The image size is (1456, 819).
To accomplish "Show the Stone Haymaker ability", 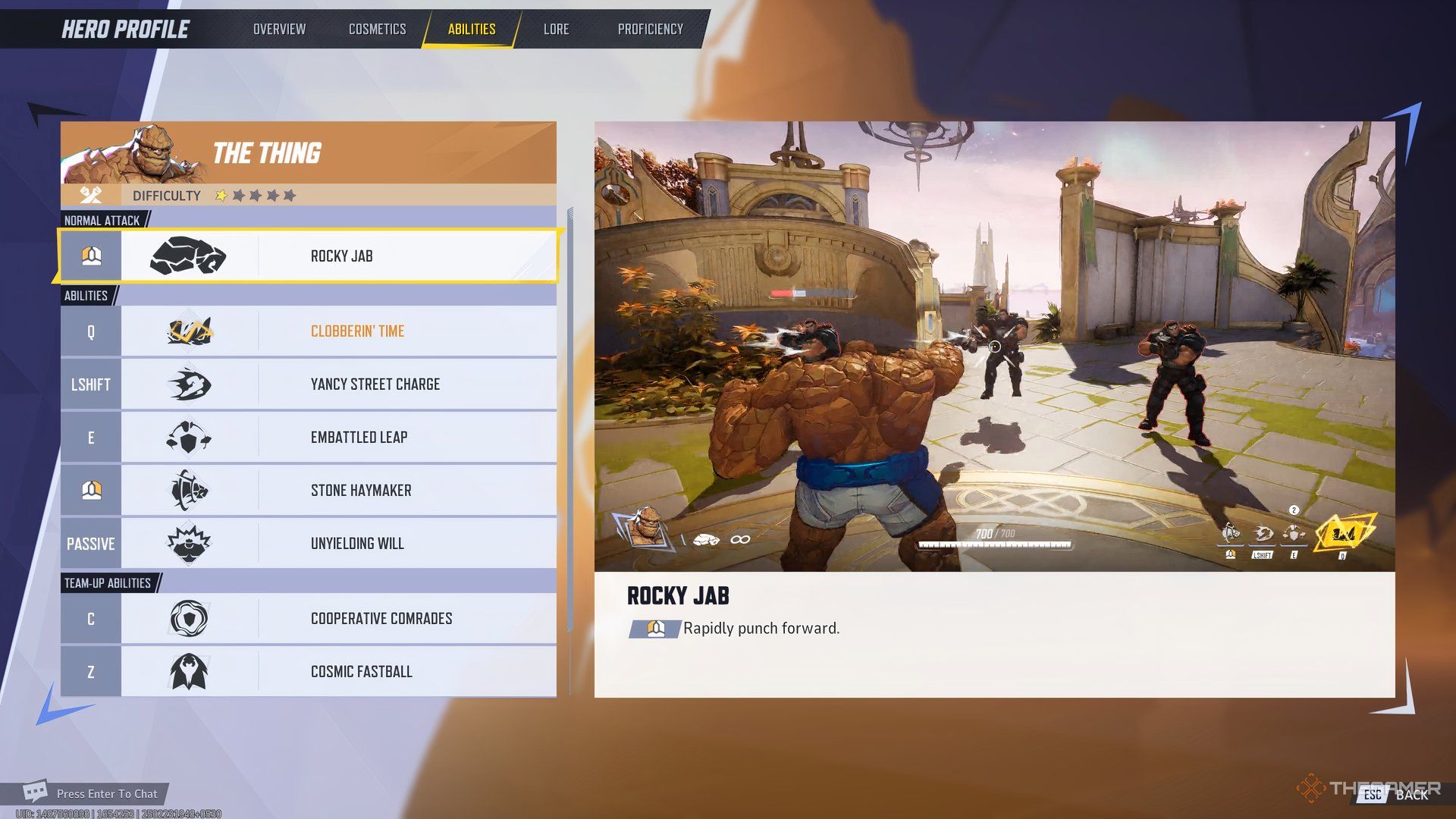I will click(361, 491).
